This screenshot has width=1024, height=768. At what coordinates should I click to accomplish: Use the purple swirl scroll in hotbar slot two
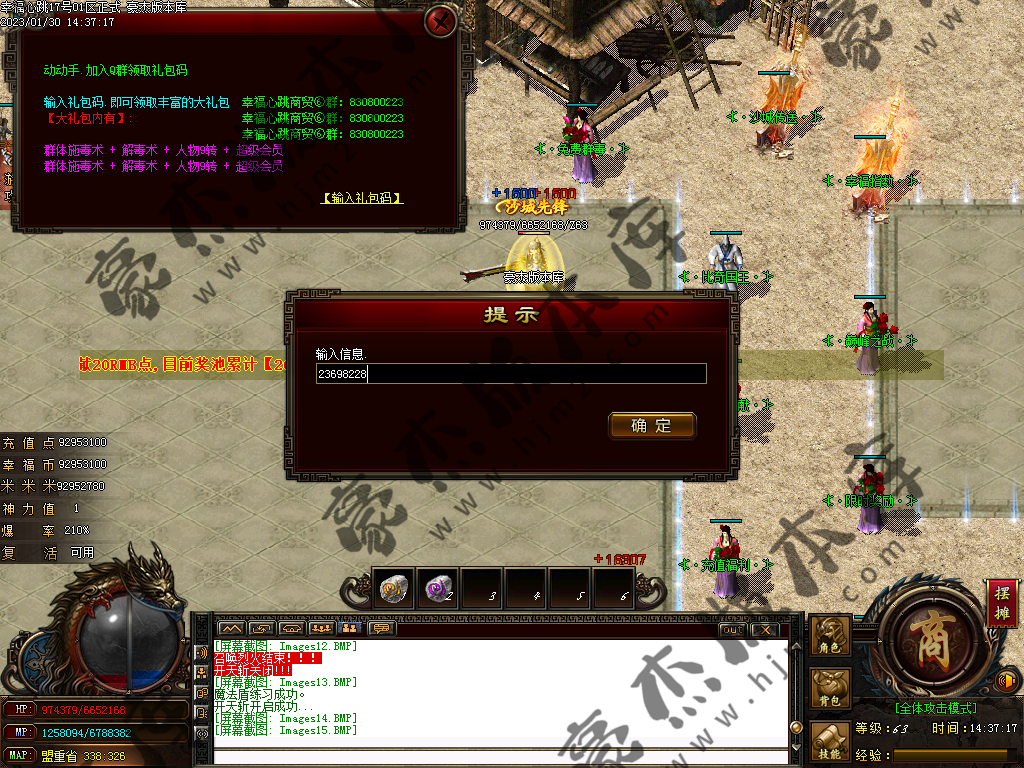click(437, 589)
